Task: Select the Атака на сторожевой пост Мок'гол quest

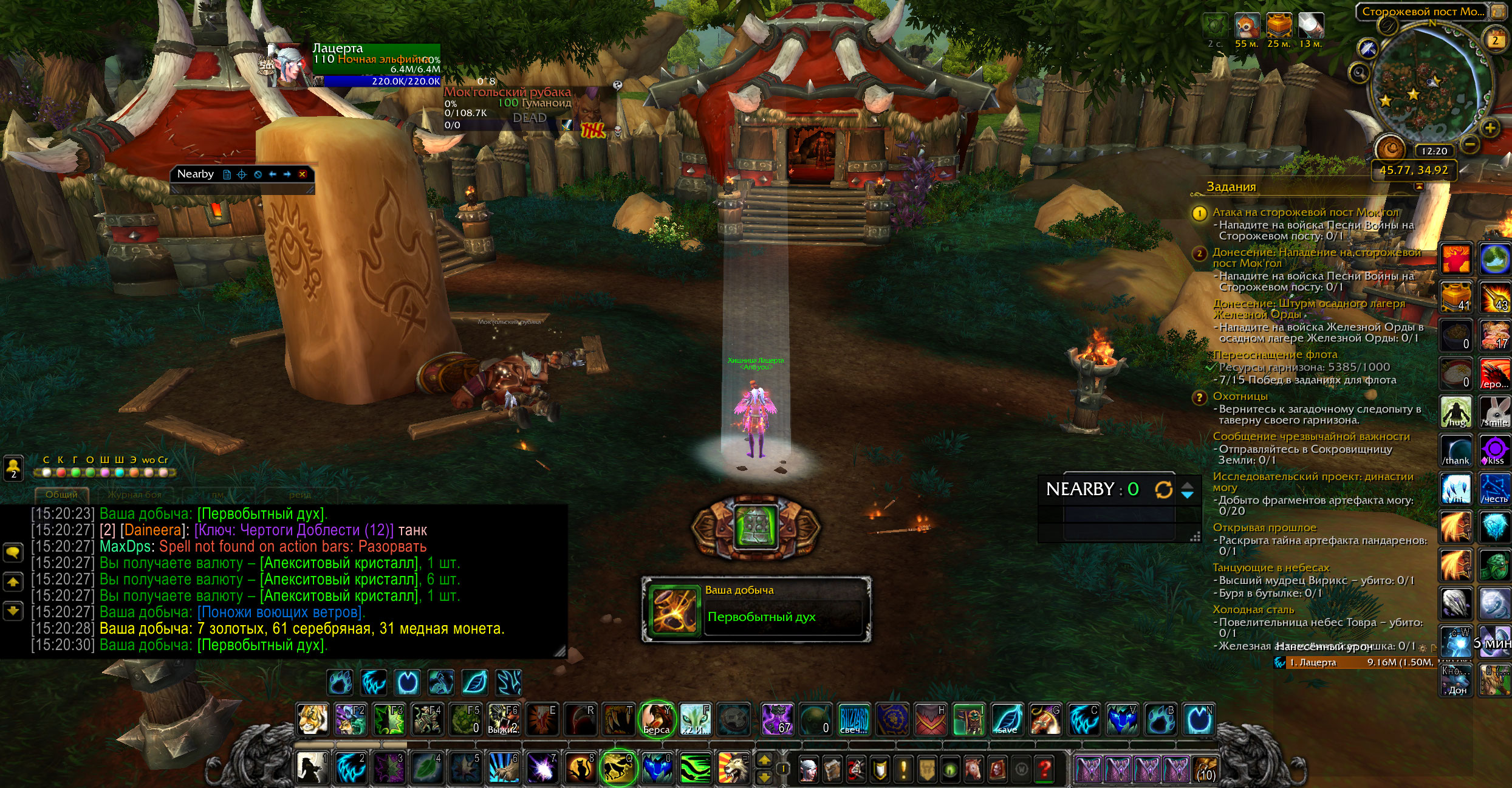Action: tap(1305, 212)
